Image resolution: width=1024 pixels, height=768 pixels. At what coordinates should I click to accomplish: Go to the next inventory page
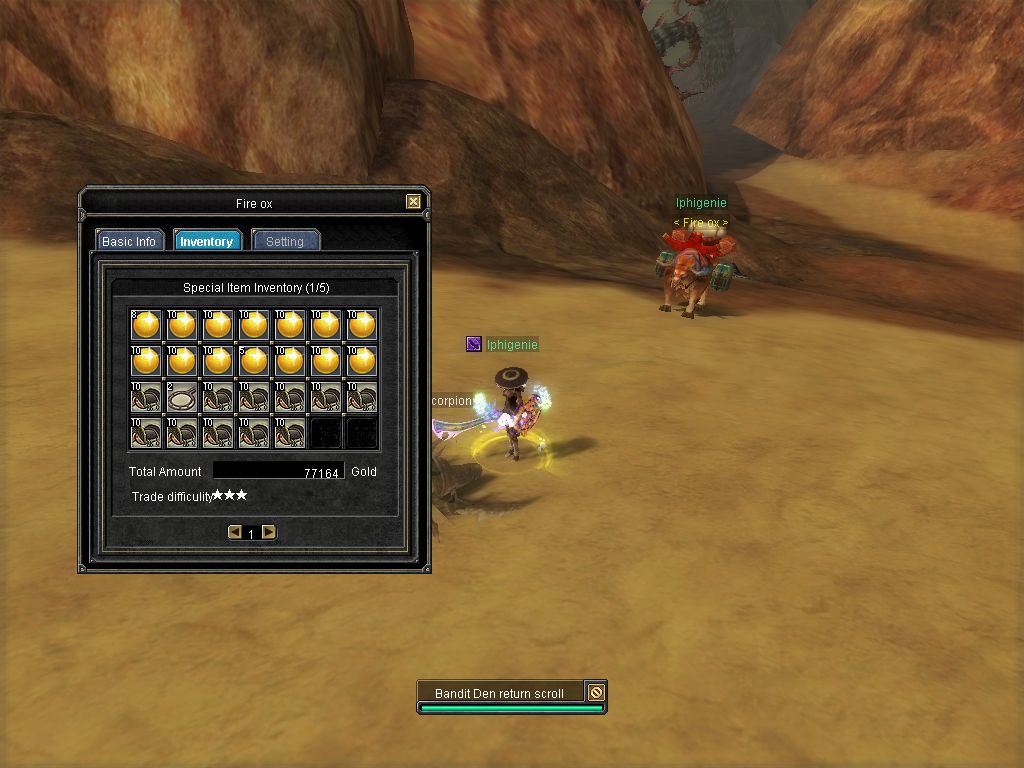click(269, 532)
